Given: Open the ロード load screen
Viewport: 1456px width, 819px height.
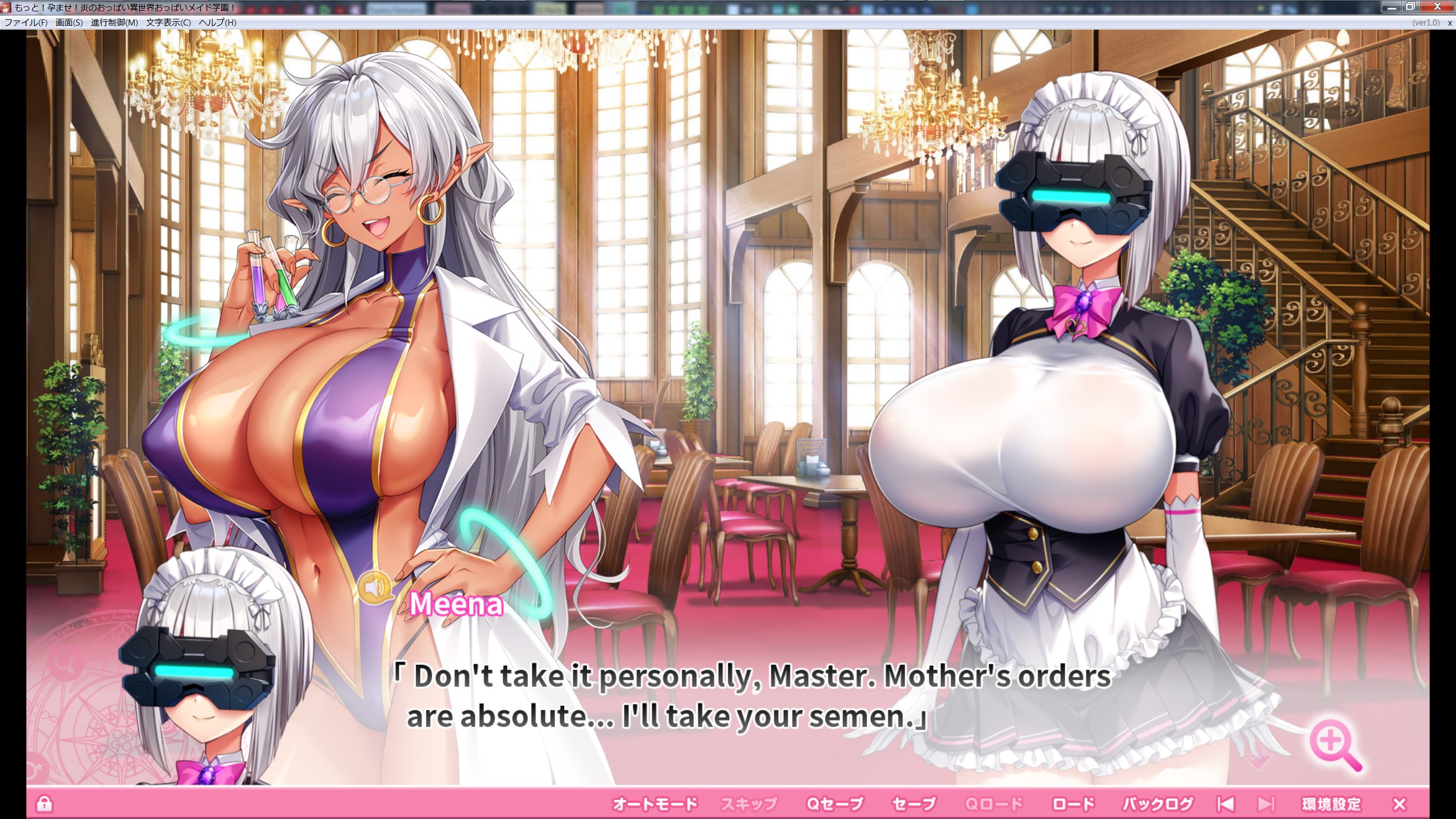Looking at the screenshot, I should (1073, 804).
